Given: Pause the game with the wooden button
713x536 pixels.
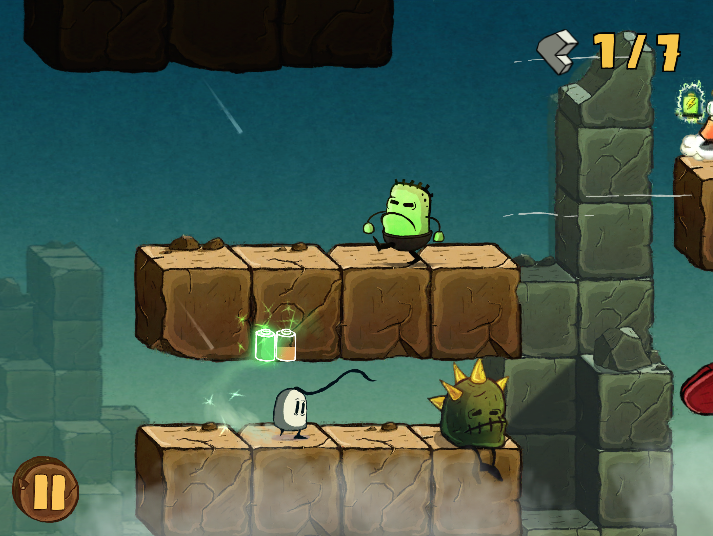Looking at the screenshot, I should (x=46, y=490).
